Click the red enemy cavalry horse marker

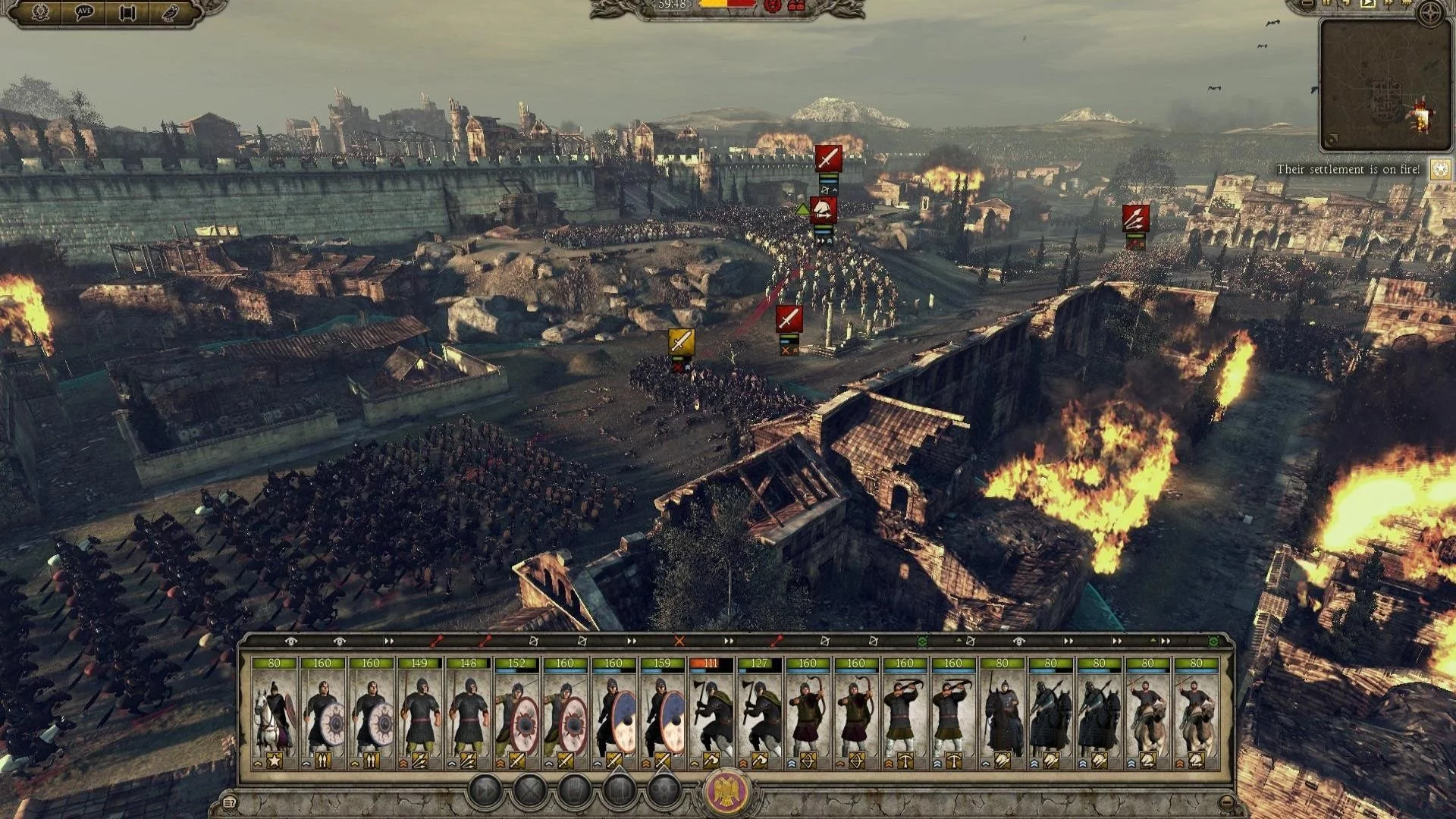click(824, 210)
